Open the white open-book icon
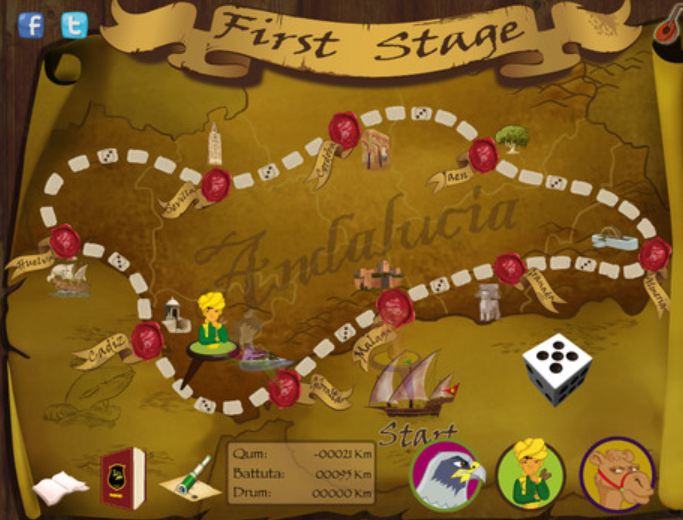The width and height of the screenshot is (683, 520). [61, 487]
